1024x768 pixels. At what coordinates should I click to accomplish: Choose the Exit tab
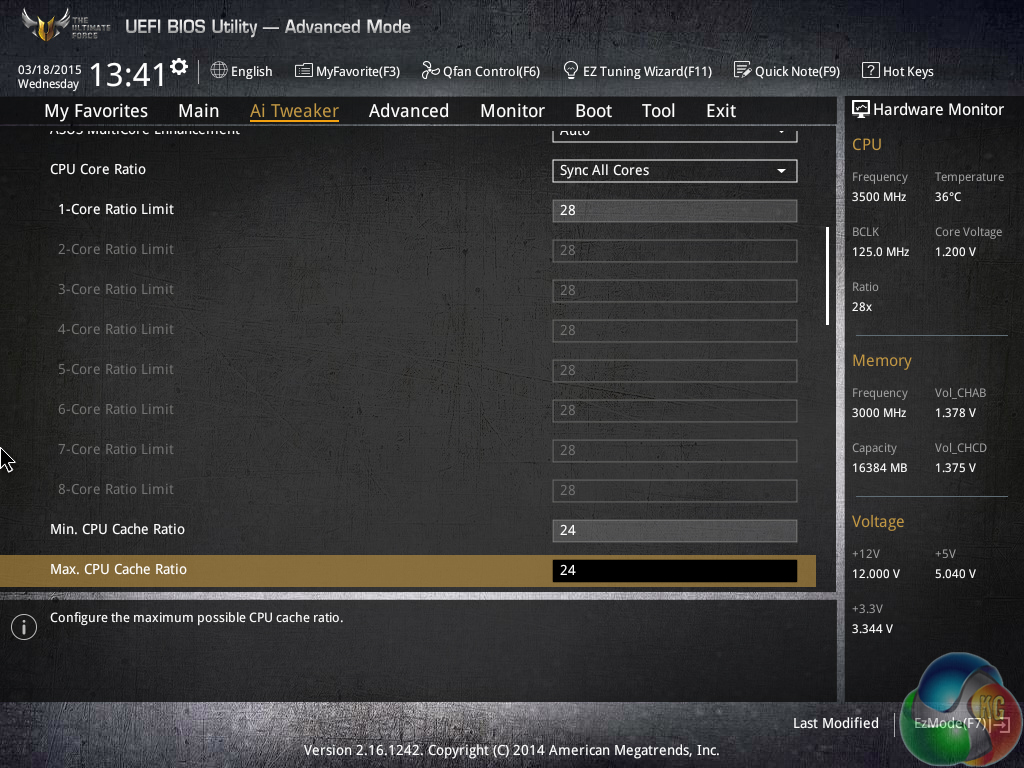pyautogui.click(x=720, y=111)
